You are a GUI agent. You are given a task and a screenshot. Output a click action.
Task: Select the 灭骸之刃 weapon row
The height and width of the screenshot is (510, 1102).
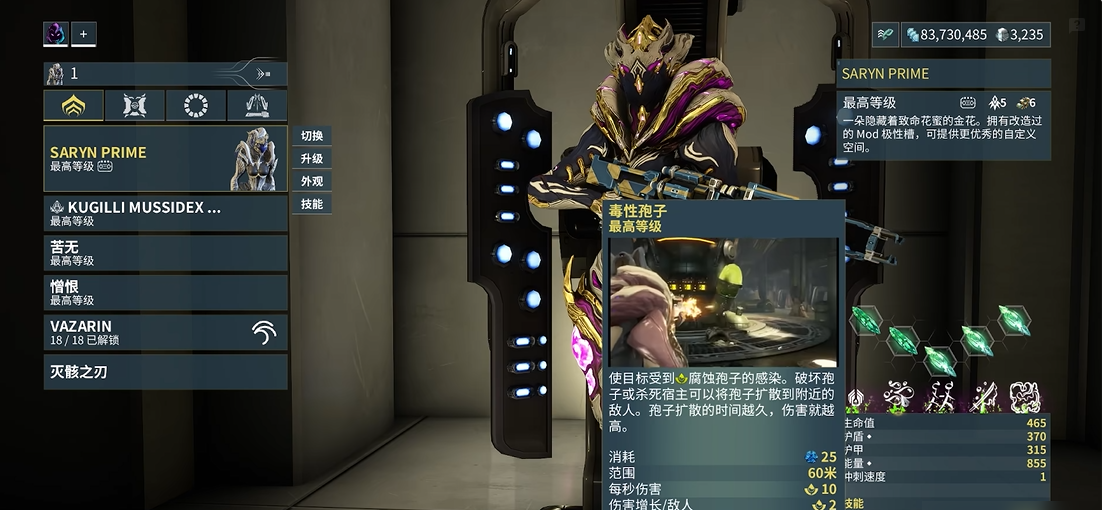(x=165, y=372)
